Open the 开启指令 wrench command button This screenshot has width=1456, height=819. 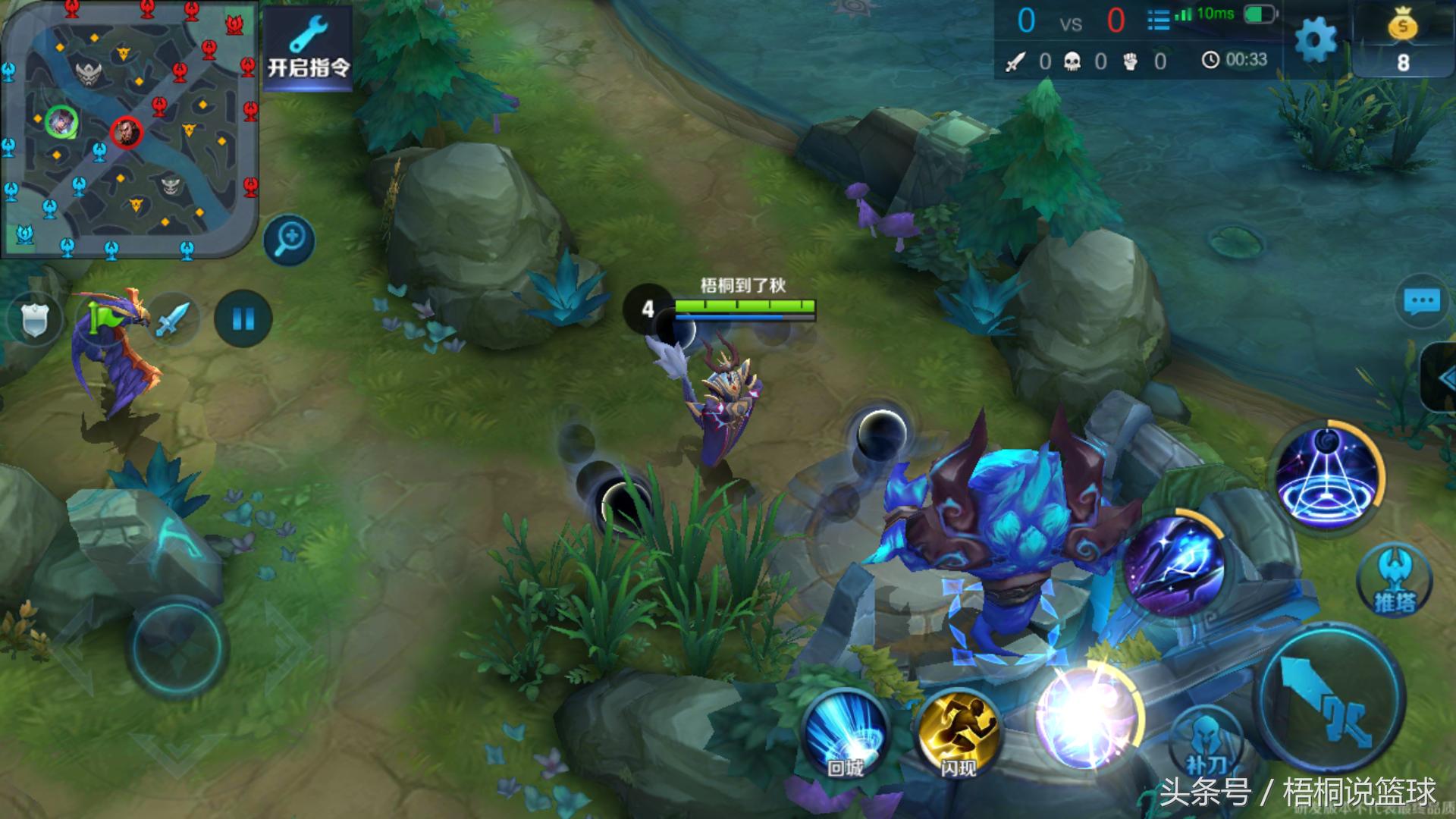pos(308,47)
